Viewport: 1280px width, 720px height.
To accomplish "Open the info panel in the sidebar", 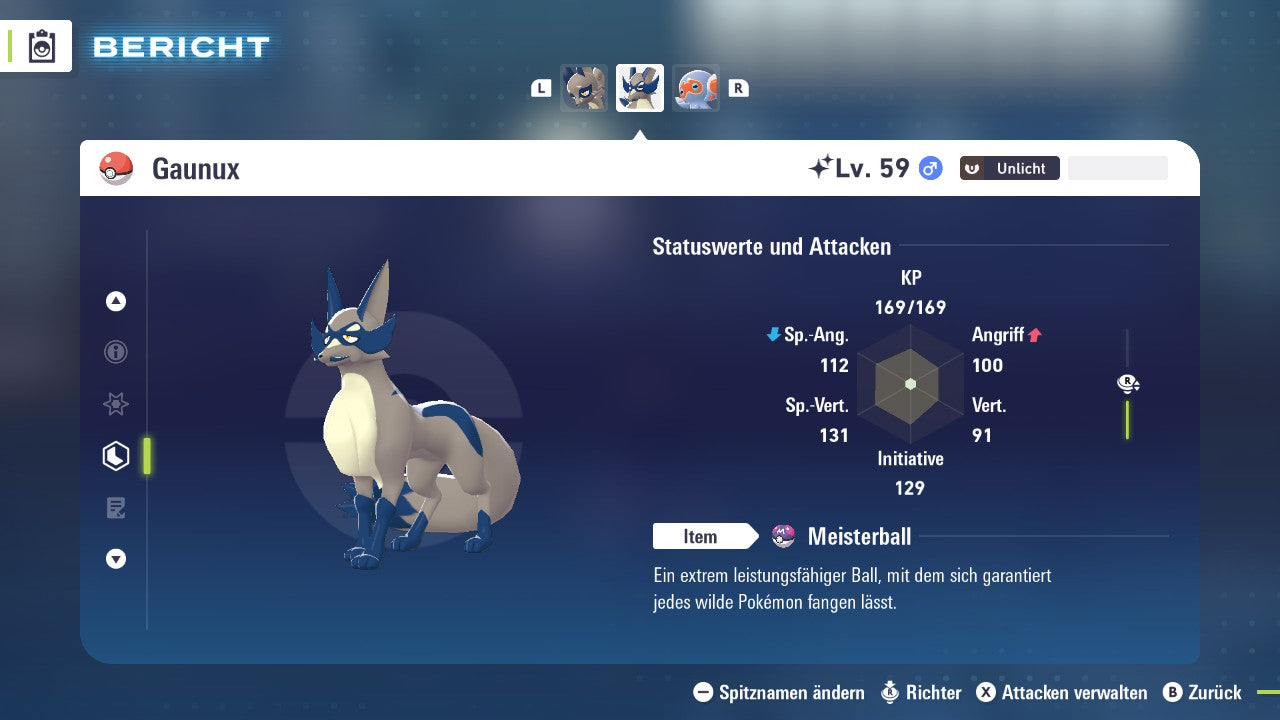I will [x=115, y=352].
